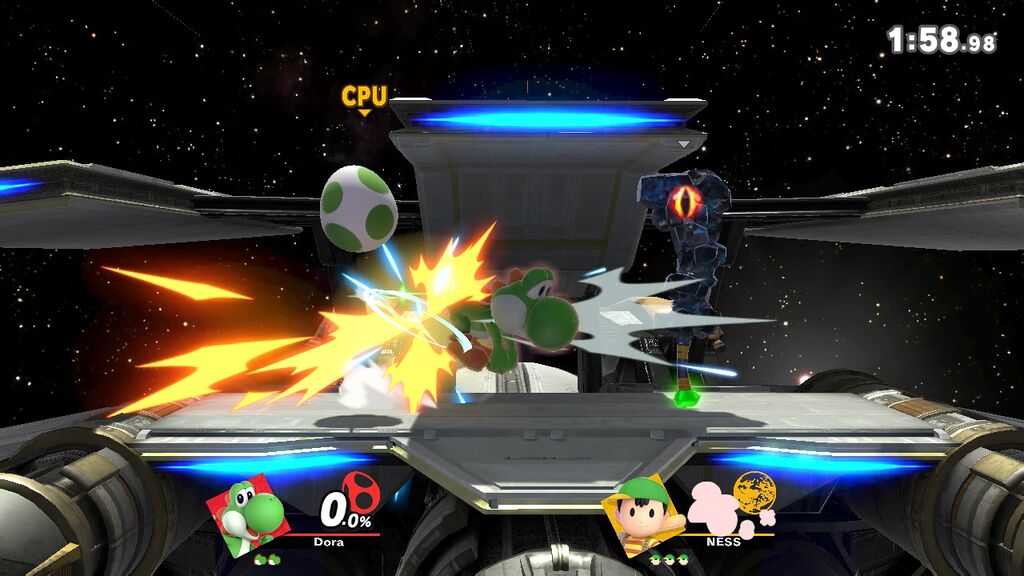Viewport: 1024px width, 576px height.
Task: Click the Ness fighter portrait
Action: [x=645, y=513]
